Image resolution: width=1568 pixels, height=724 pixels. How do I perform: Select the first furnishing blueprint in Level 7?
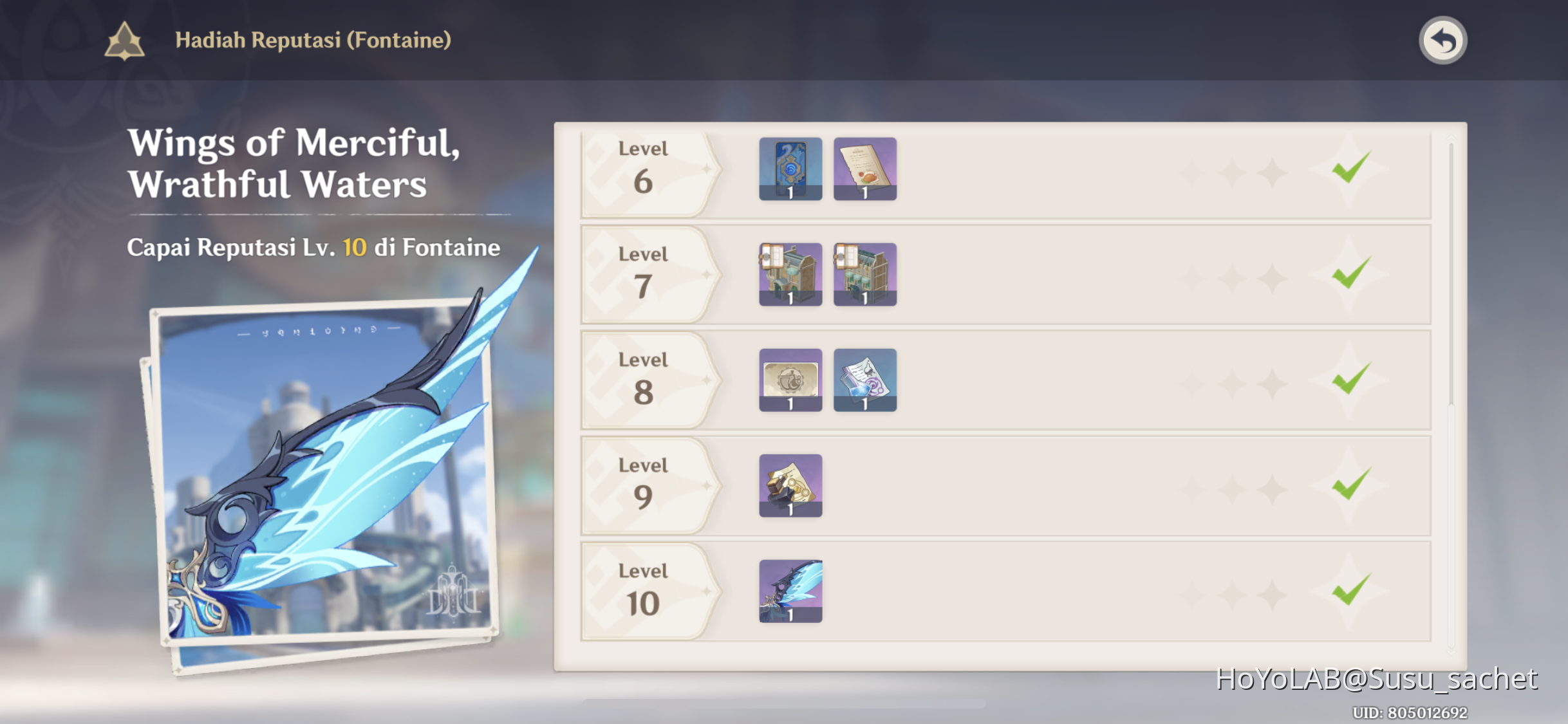click(x=790, y=274)
